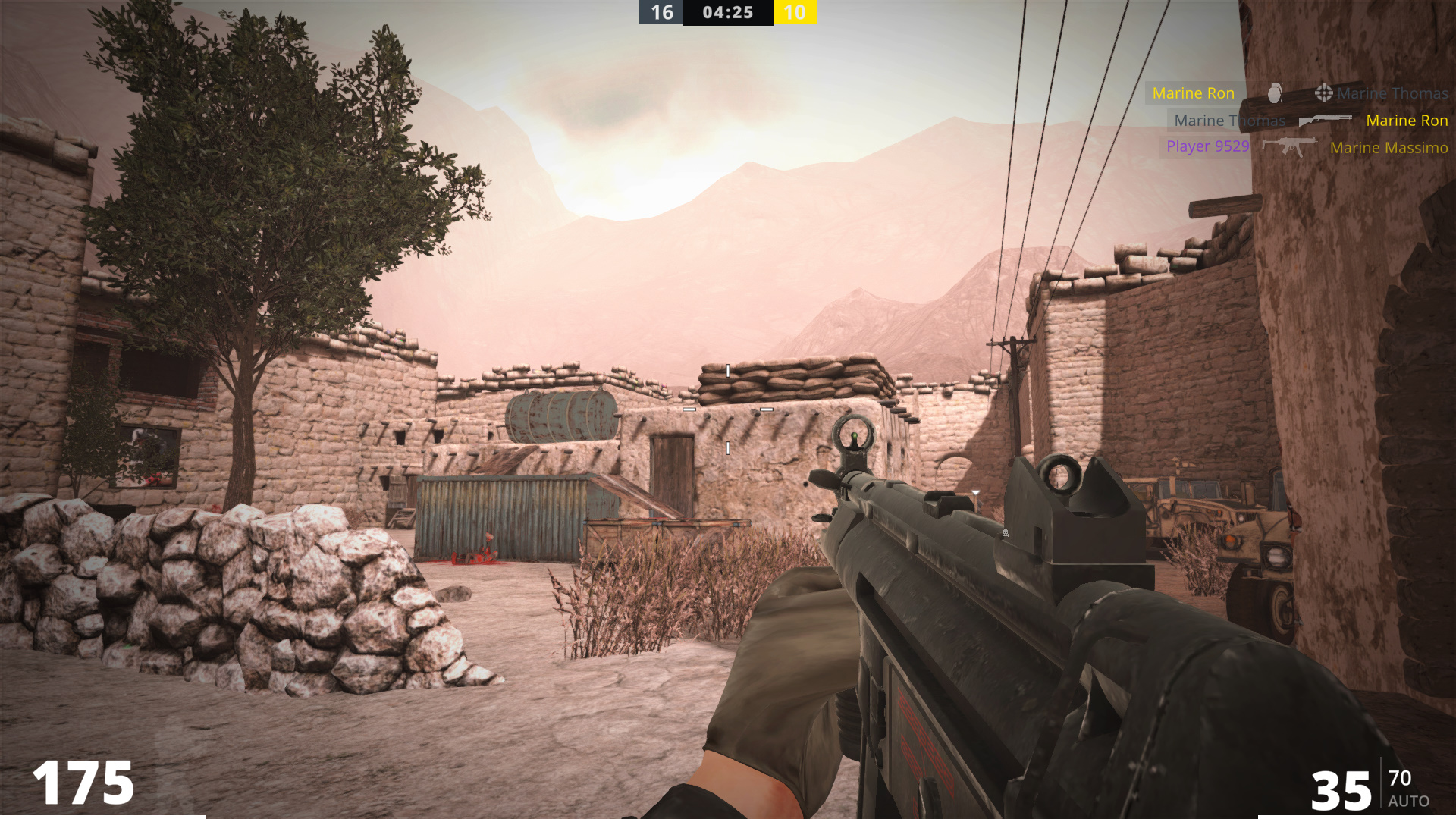Screen dimensions: 1456x819
Task: Toggle the yellow team score box showing 10
Action: [x=795, y=12]
